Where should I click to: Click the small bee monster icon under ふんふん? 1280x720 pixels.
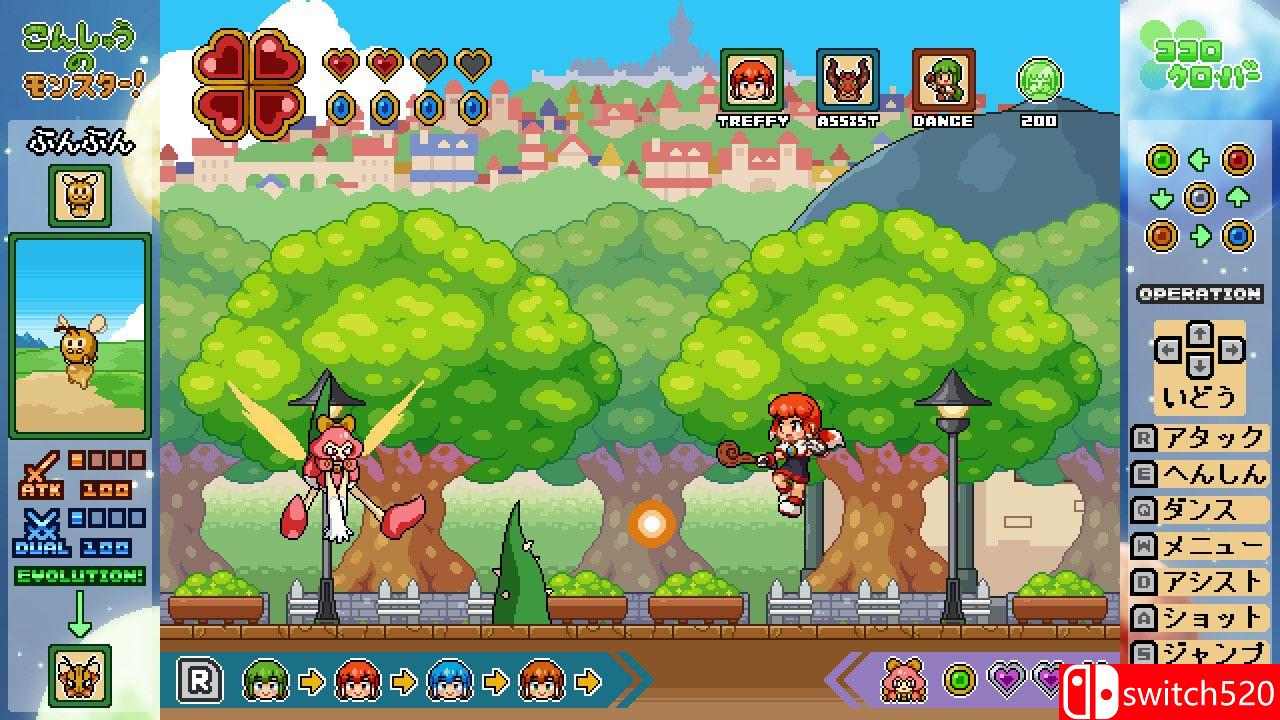coord(80,196)
